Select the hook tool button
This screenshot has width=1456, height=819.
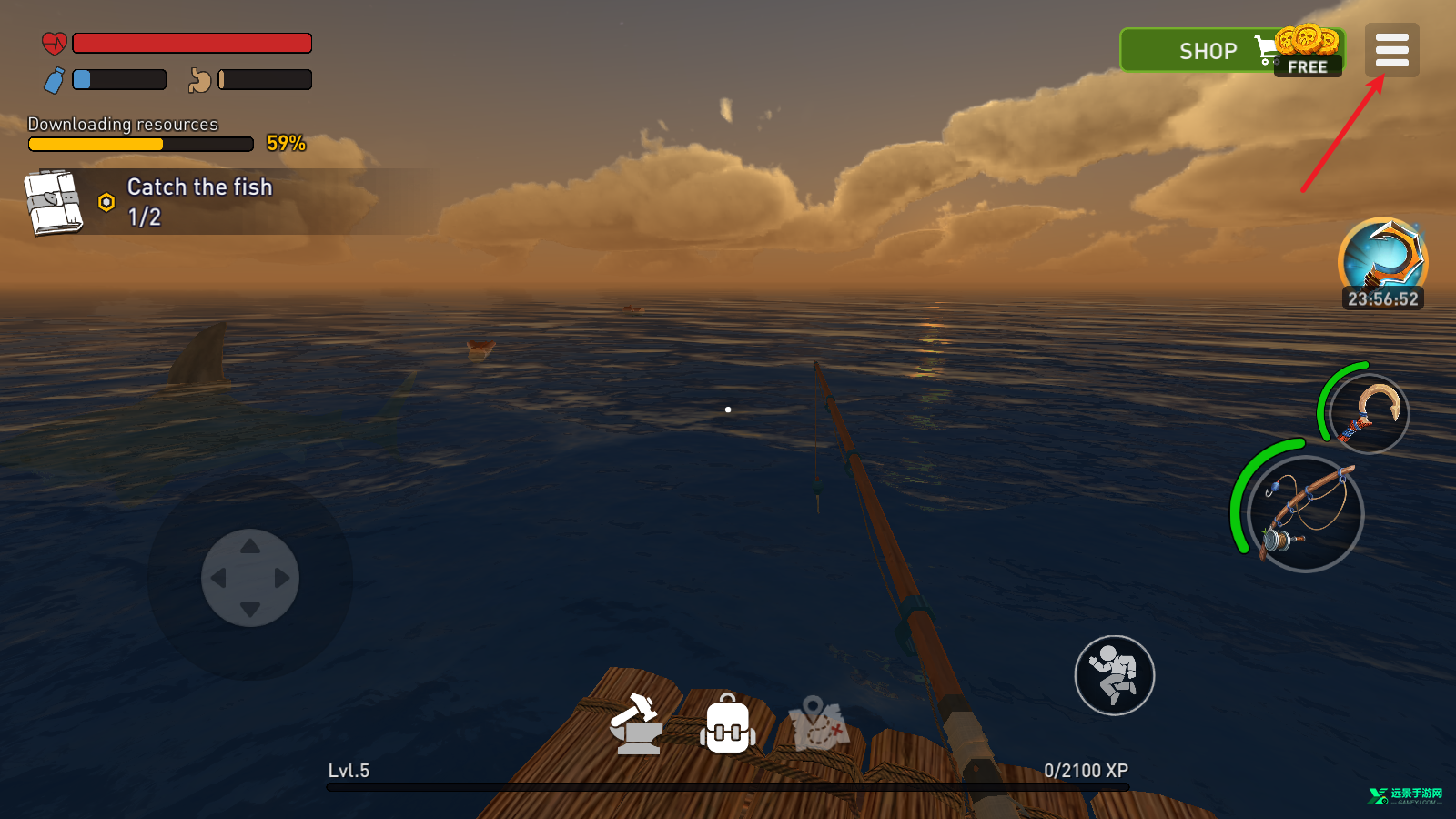tap(1370, 414)
